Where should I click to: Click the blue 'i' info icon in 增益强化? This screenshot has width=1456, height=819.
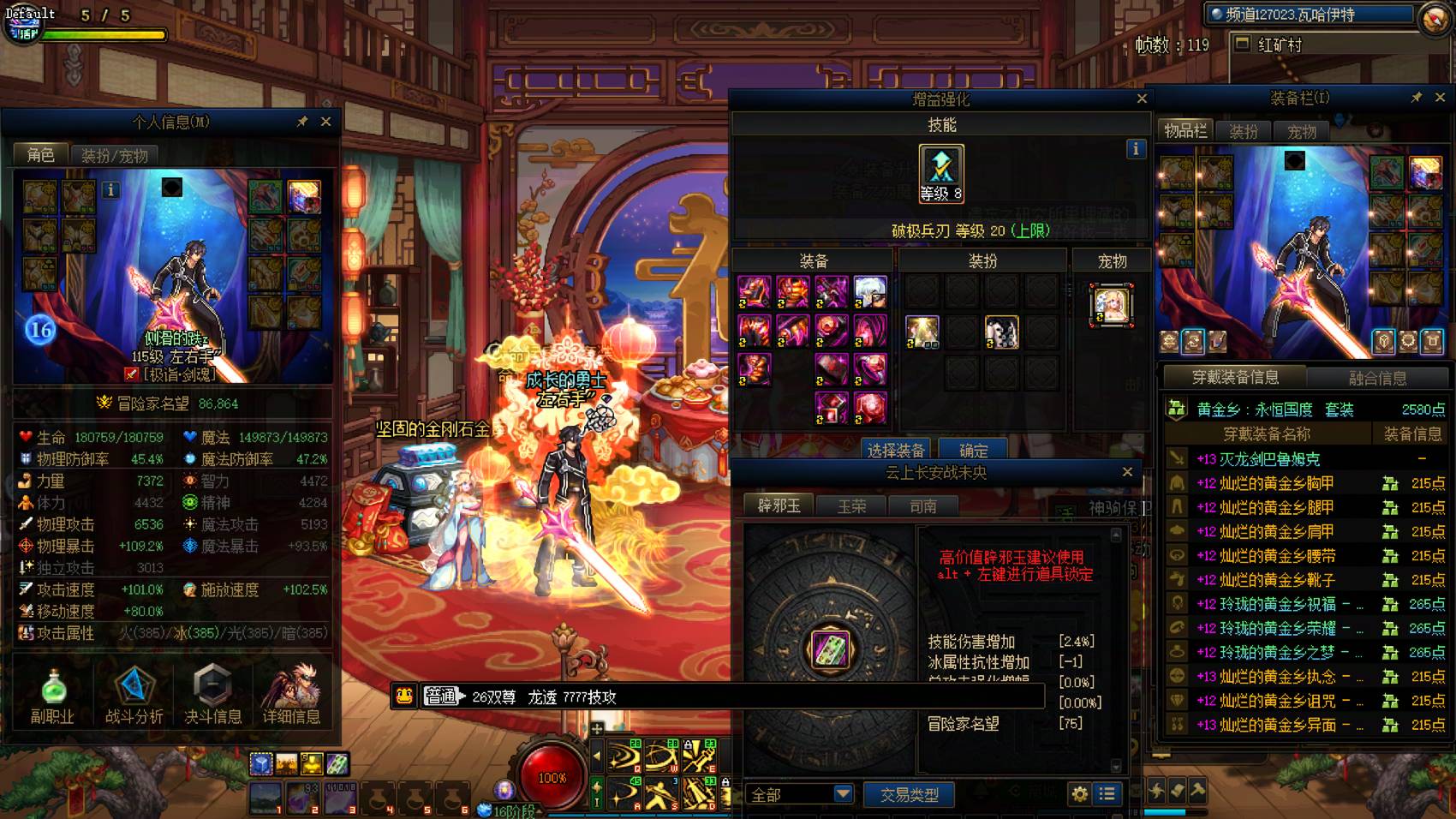click(1137, 148)
